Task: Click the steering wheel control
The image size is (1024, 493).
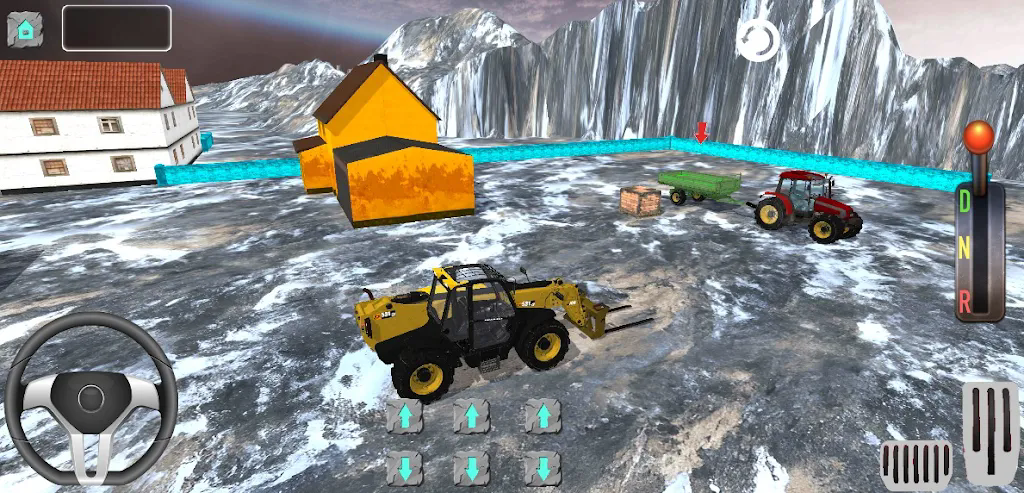Action: tap(91, 398)
